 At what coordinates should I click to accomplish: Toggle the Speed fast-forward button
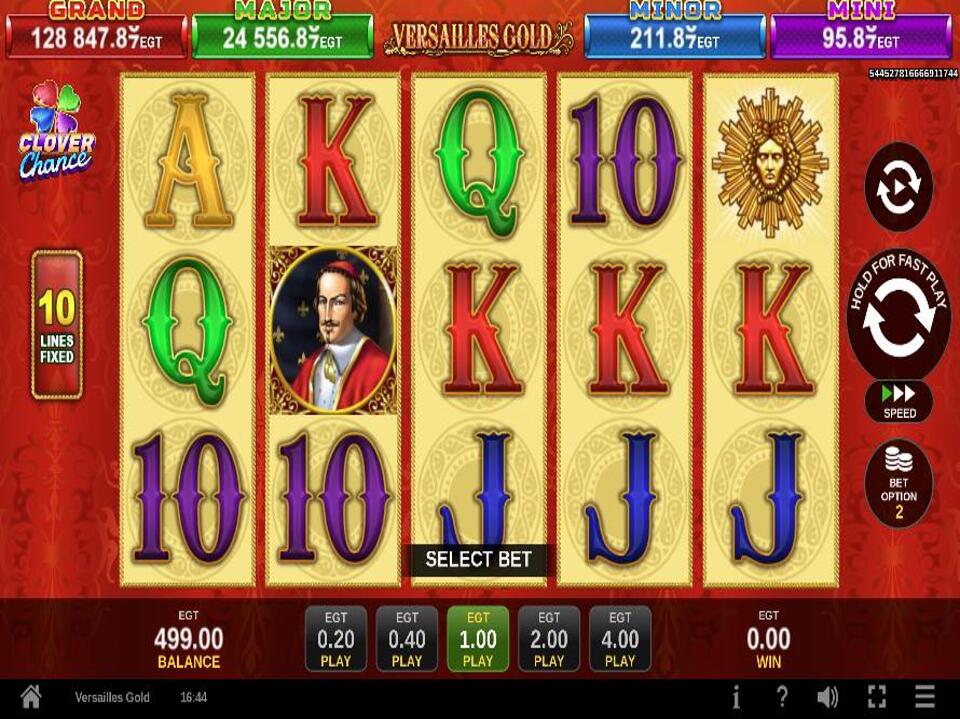click(899, 400)
